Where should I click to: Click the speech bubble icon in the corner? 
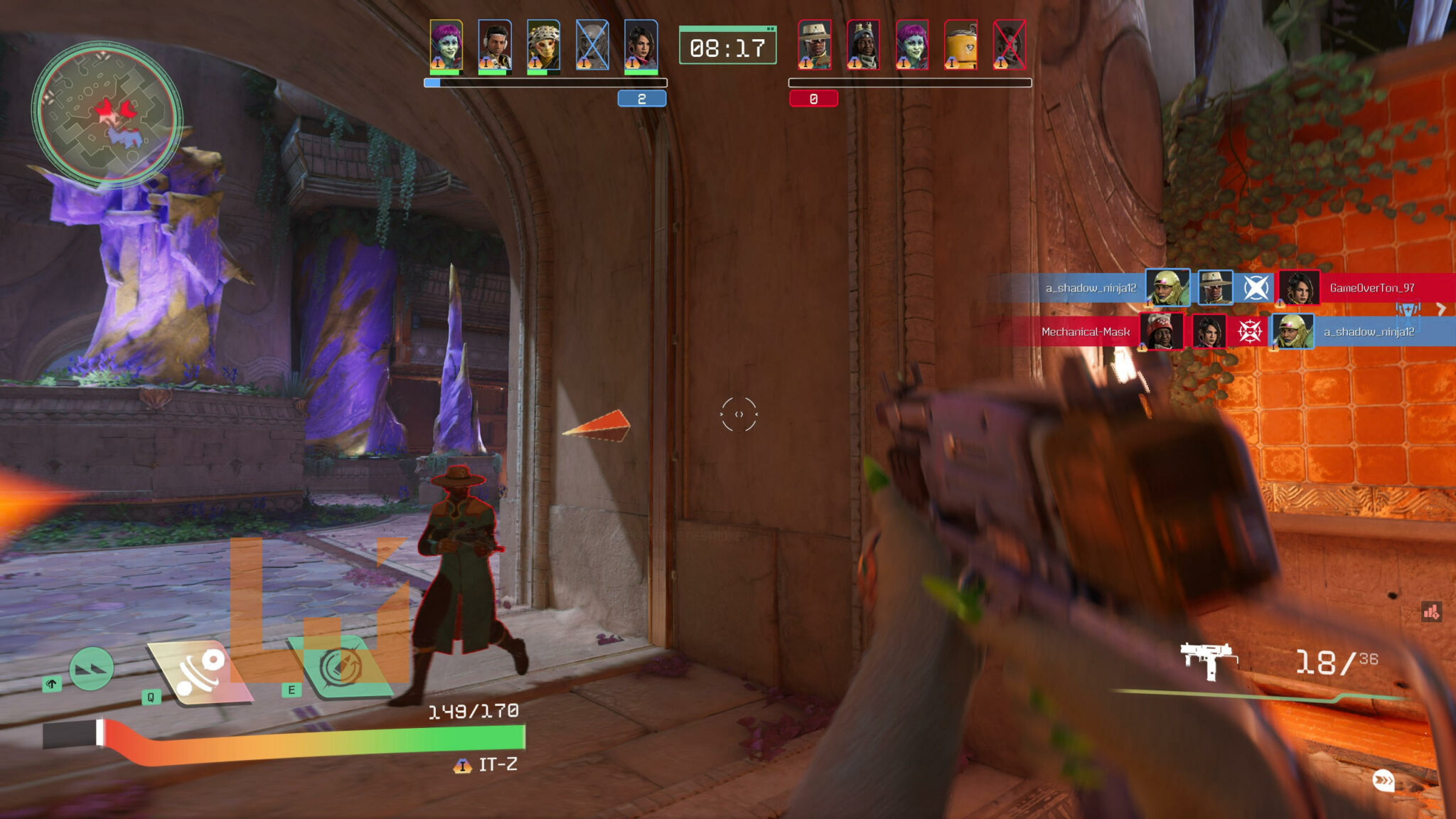[x=1383, y=781]
